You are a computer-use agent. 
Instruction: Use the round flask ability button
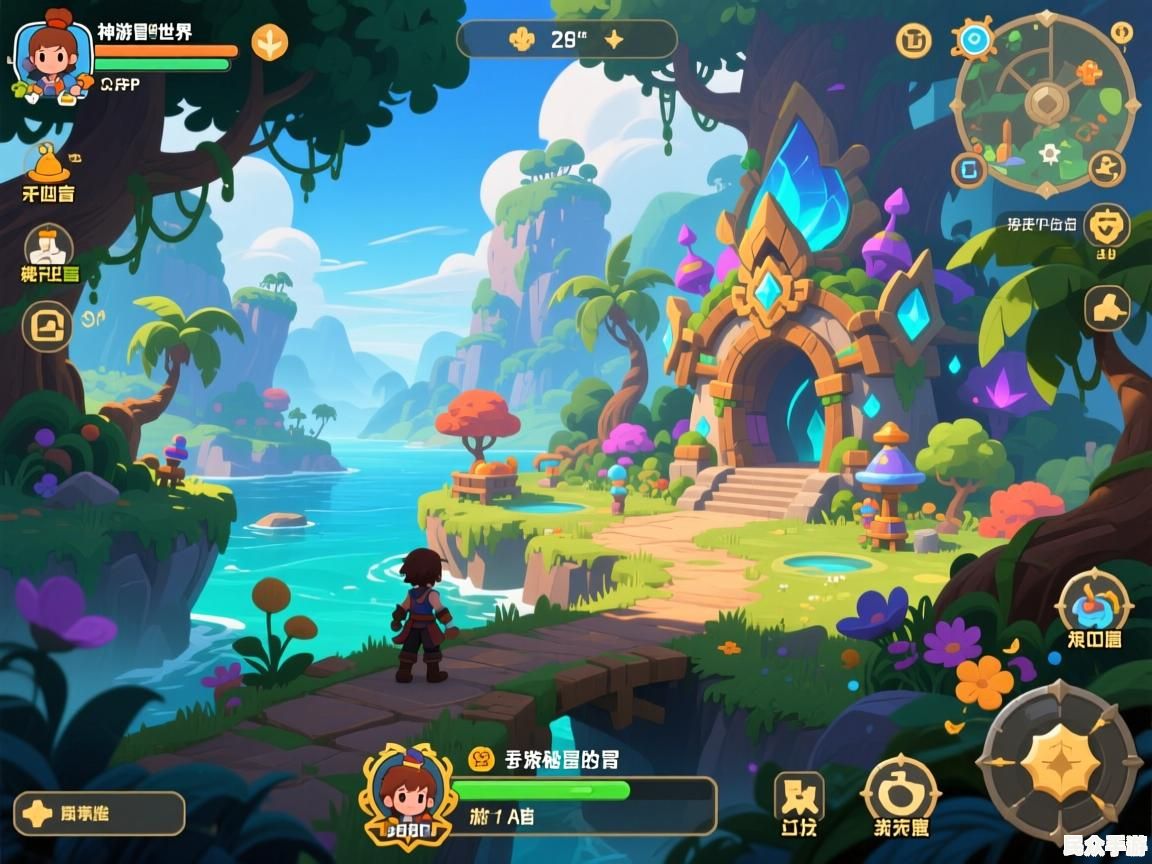tap(901, 794)
